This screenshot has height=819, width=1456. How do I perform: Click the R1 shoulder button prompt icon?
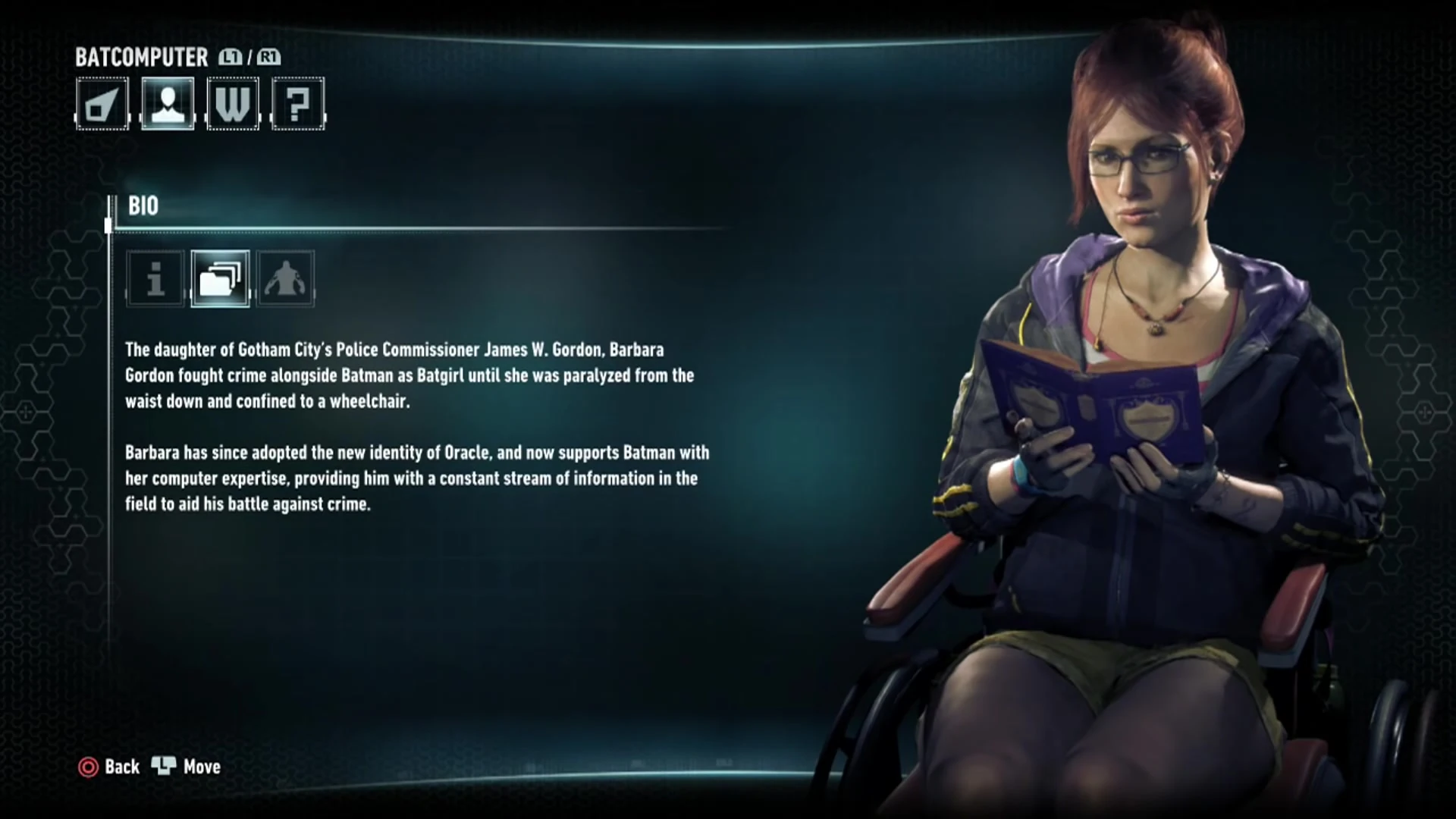[268, 57]
